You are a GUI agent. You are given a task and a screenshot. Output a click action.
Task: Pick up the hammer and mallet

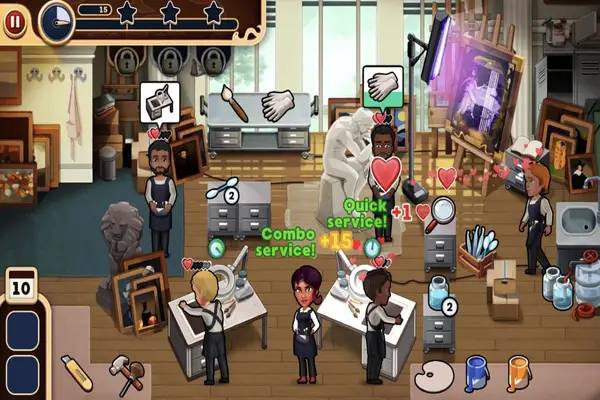tap(126, 372)
